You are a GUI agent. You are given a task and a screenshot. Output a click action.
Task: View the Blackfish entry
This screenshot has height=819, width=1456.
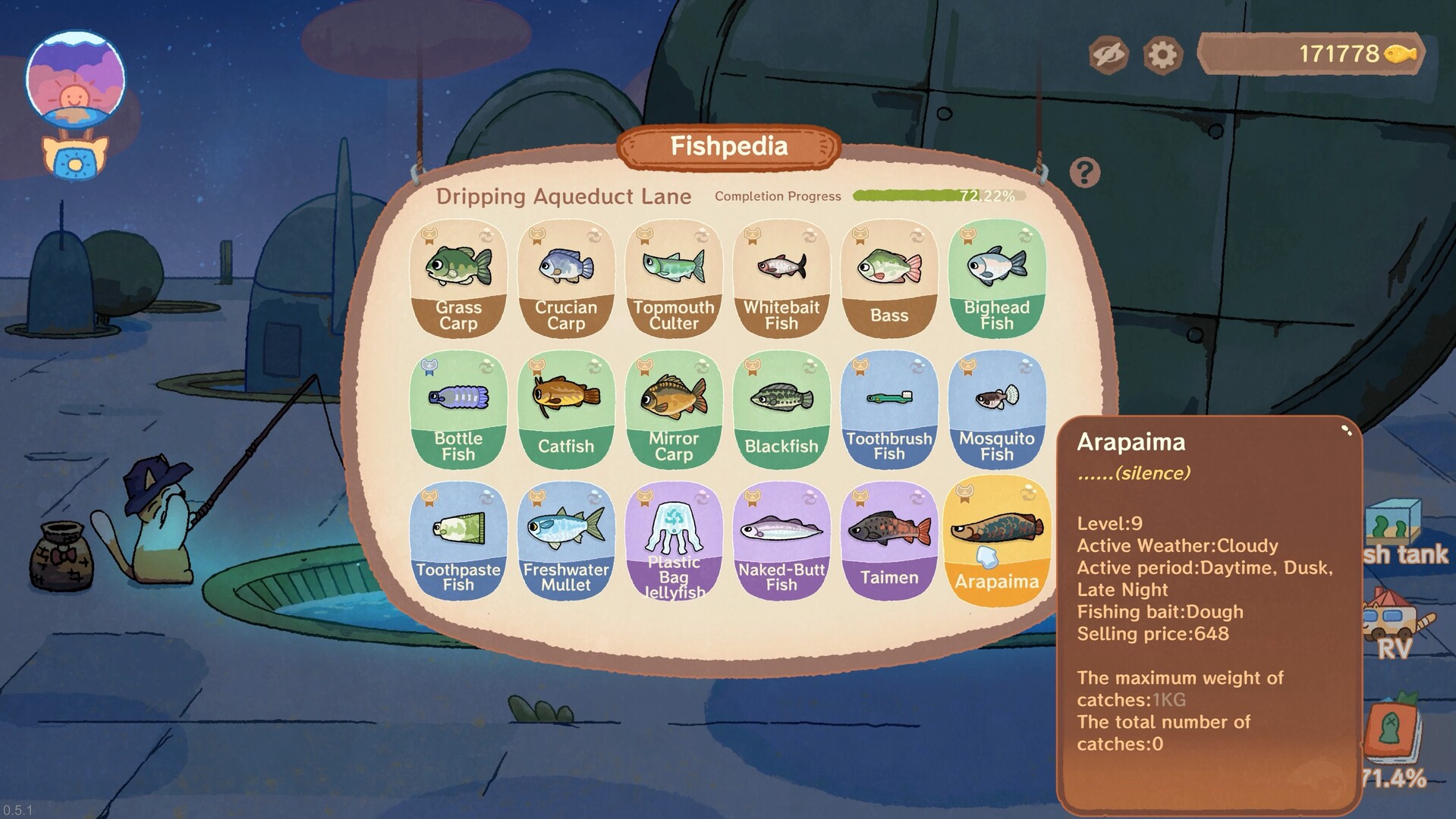(x=781, y=409)
